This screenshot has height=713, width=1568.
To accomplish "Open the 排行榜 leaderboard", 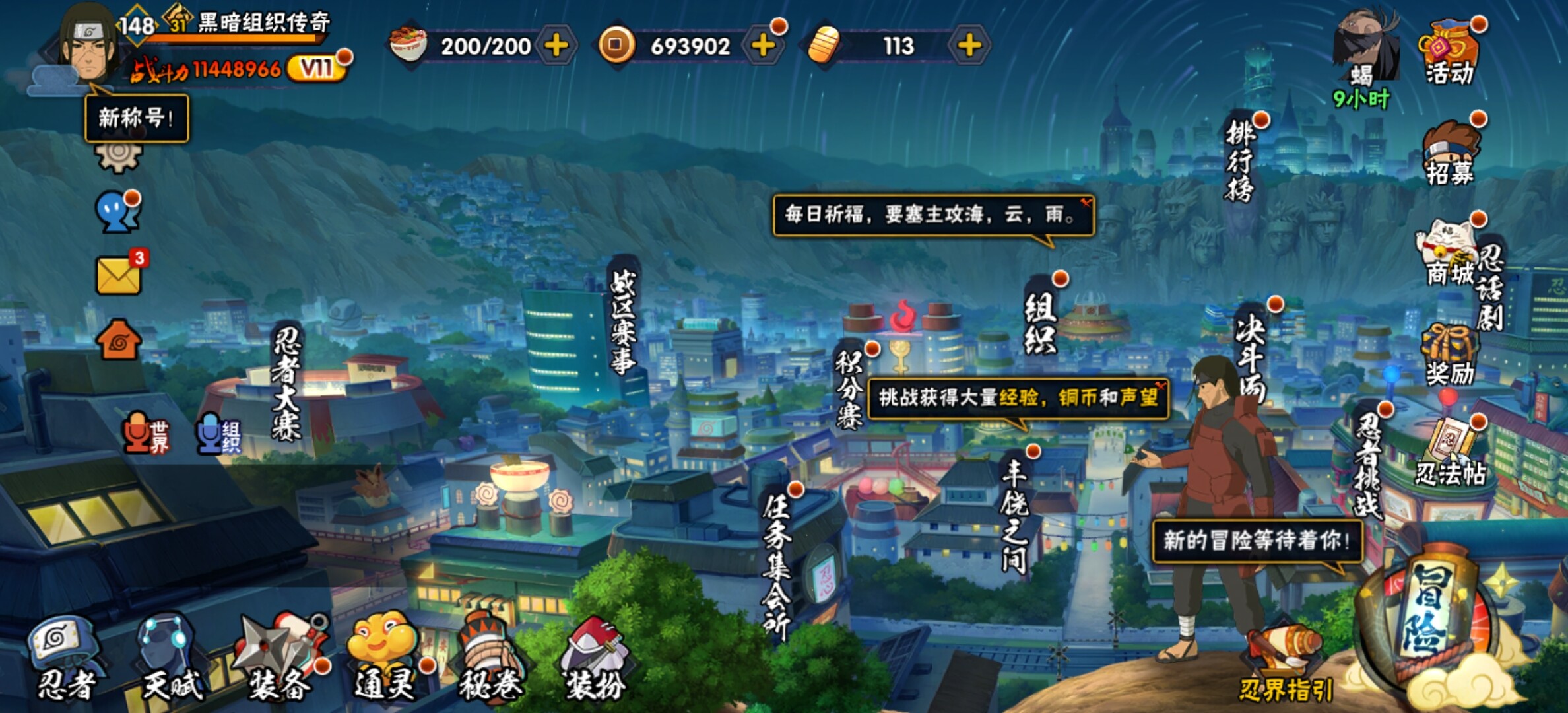I will click(x=1240, y=162).
